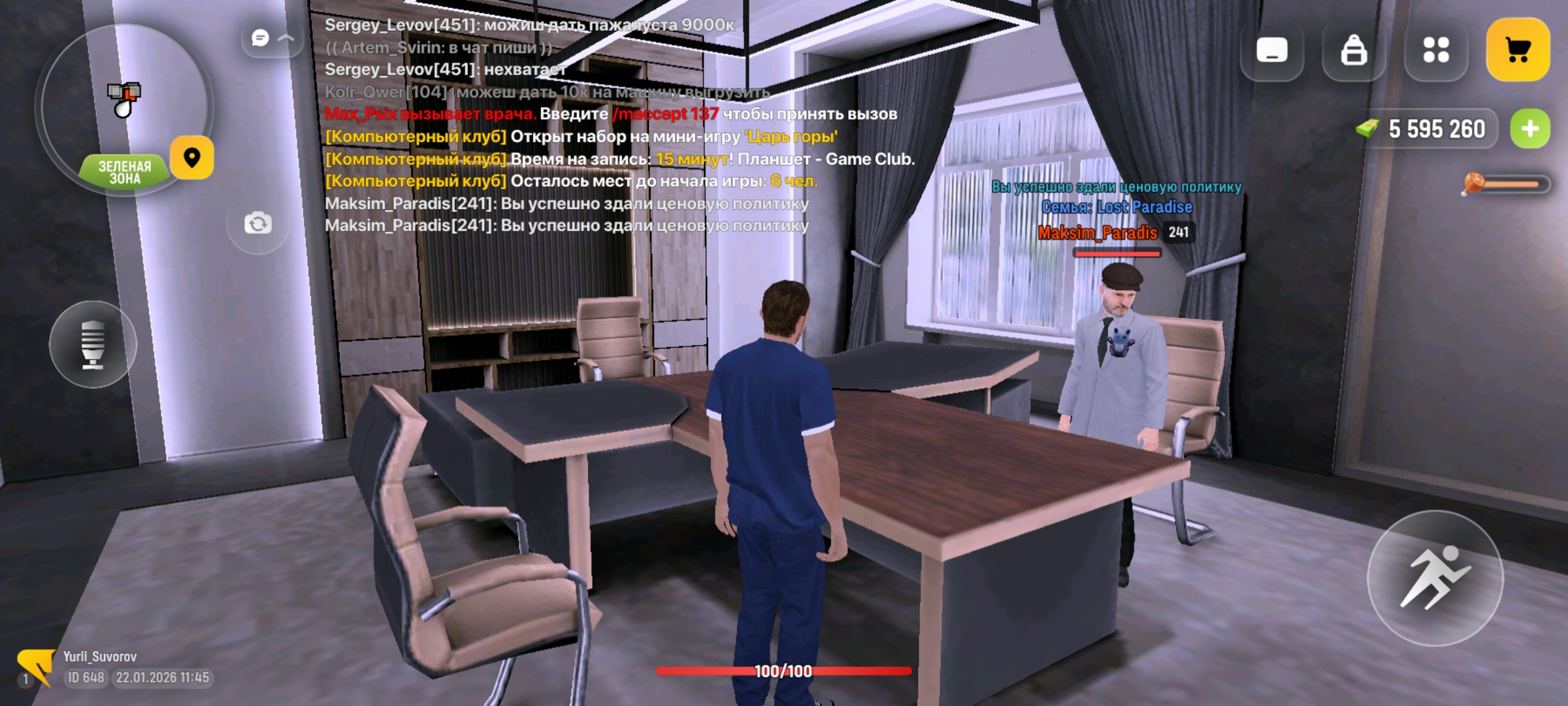
Task: Switch camera view with the camera icon
Action: click(x=258, y=224)
